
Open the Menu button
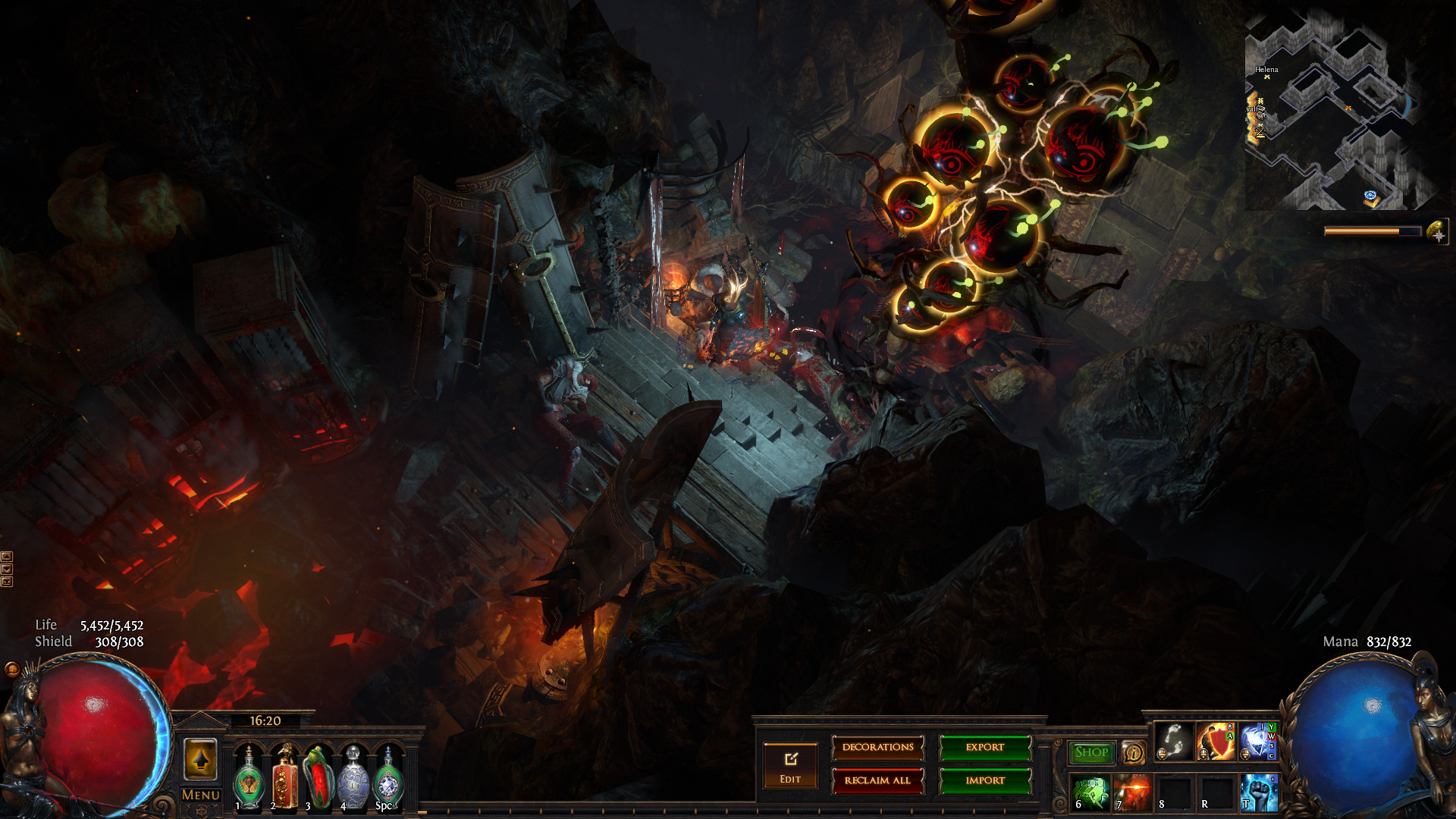coord(201,795)
